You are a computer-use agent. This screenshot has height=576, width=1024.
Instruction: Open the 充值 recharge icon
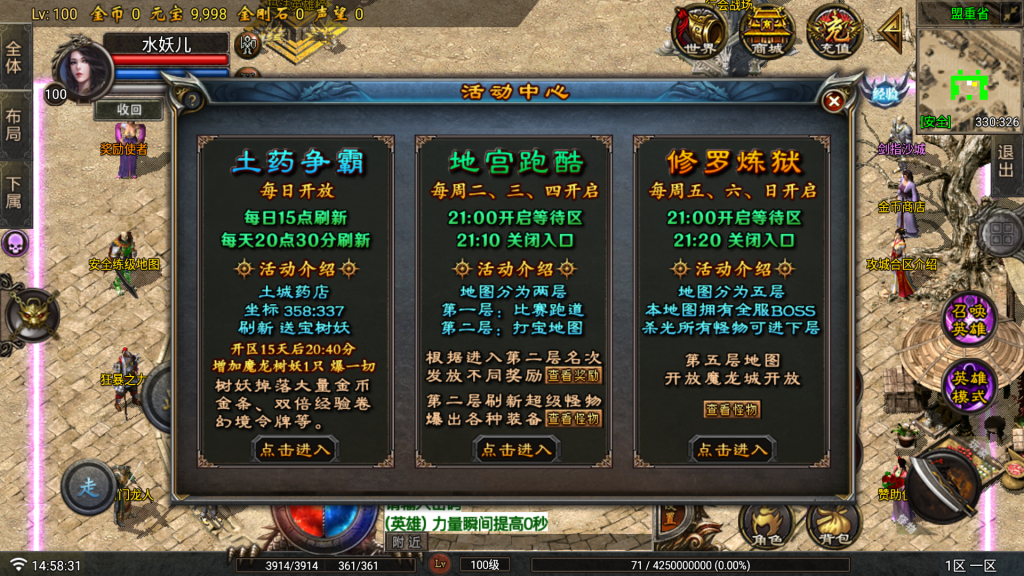tap(834, 32)
